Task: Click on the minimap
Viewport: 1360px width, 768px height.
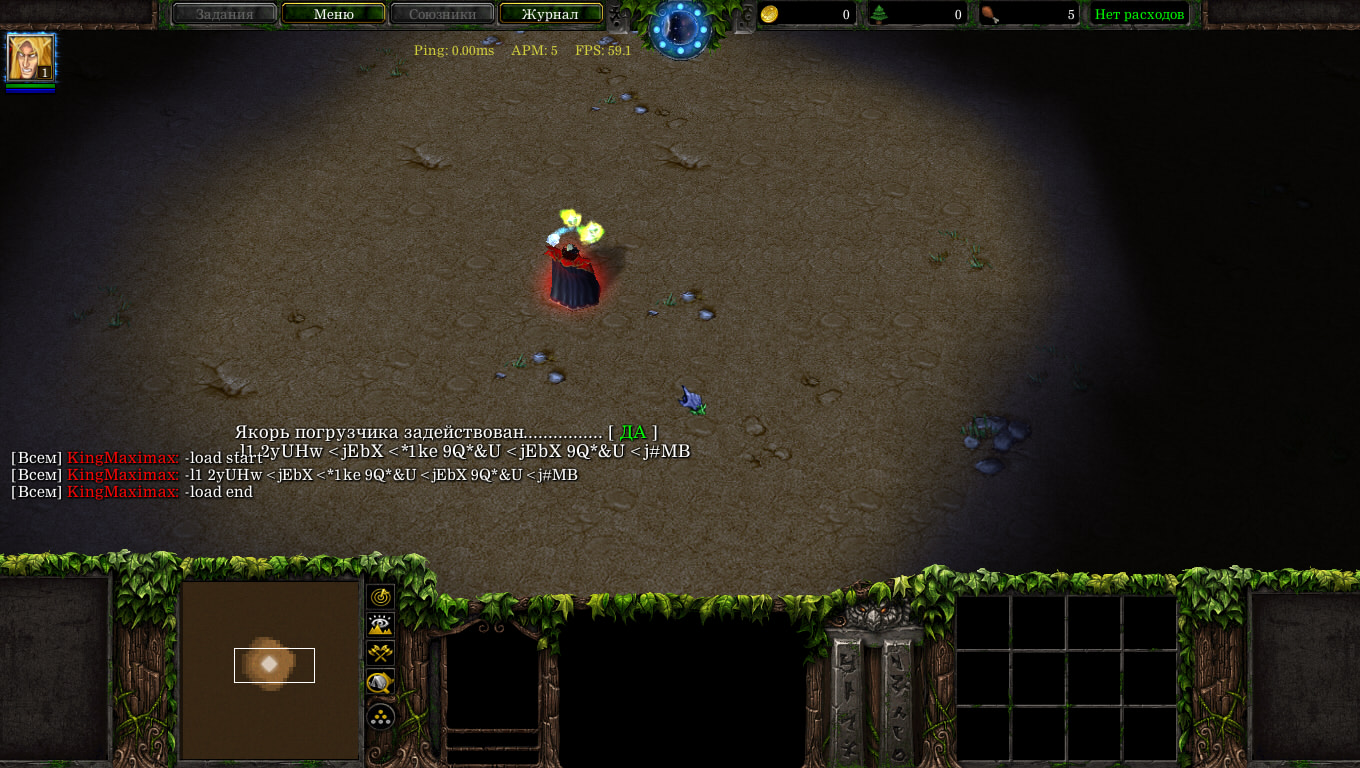Action: pyautogui.click(x=270, y=670)
